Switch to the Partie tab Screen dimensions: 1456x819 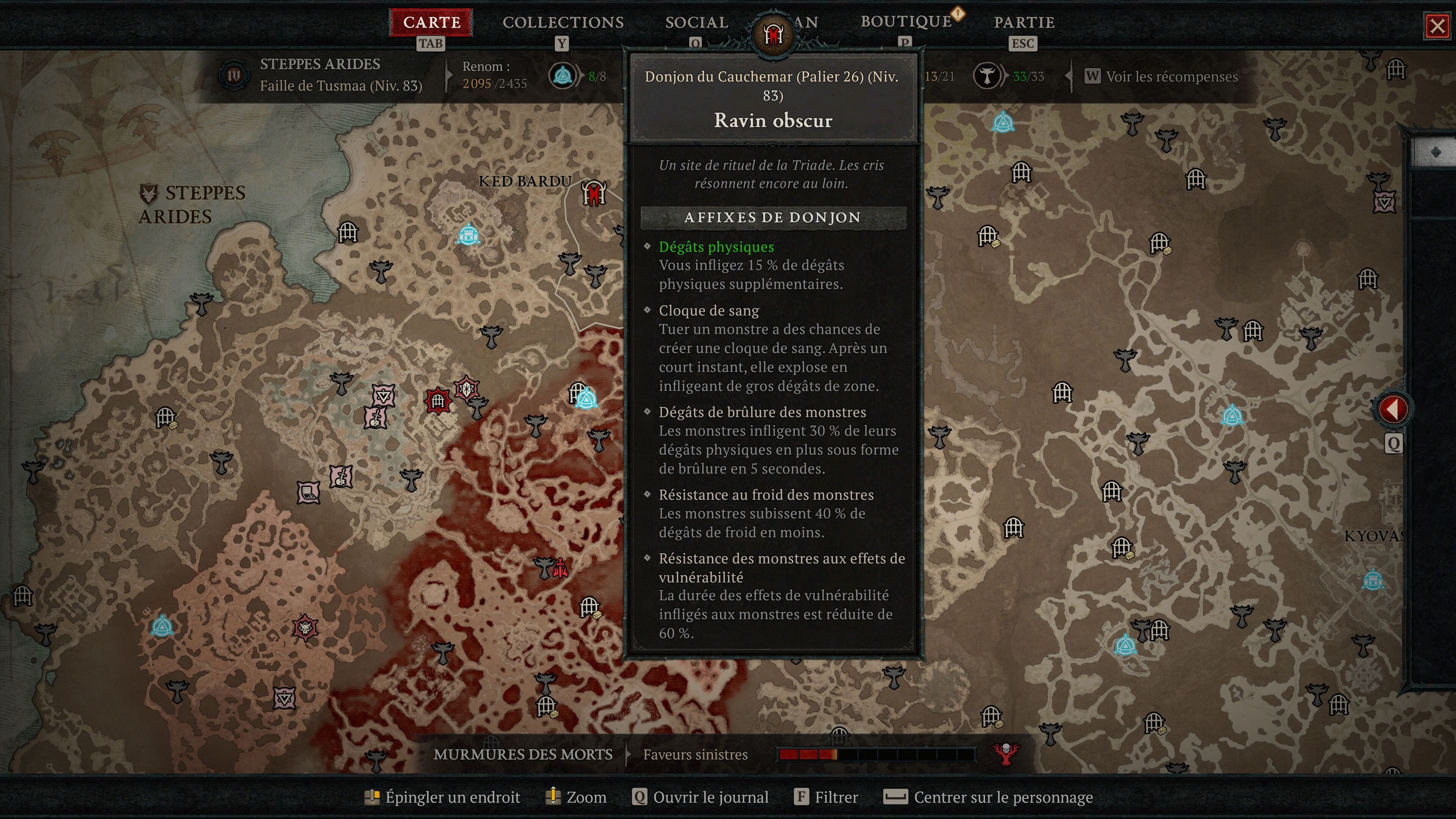click(x=1024, y=23)
